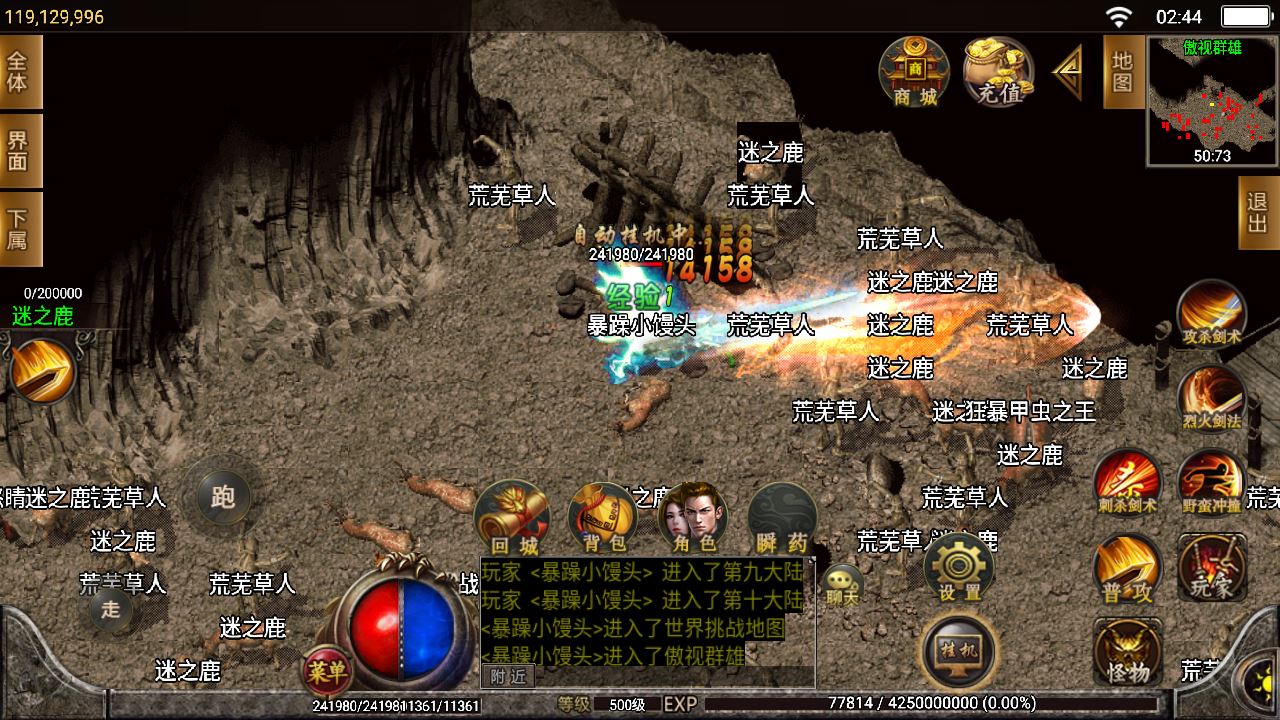Activate the 野蛮冲撞 charge skill
This screenshot has width=1280, height=720.
(x=1211, y=482)
